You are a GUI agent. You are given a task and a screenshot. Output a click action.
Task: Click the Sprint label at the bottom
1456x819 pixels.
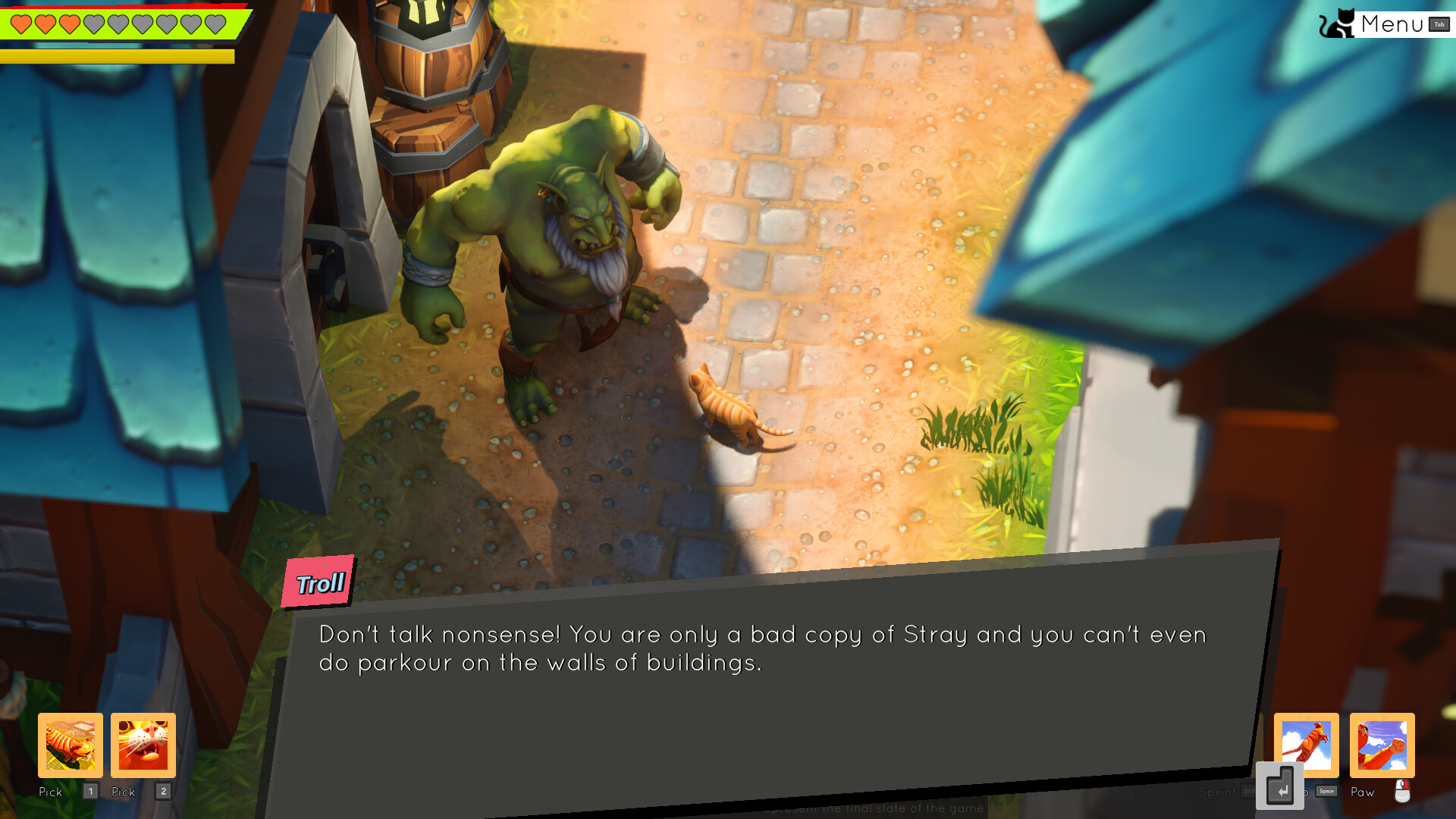tap(1217, 792)
